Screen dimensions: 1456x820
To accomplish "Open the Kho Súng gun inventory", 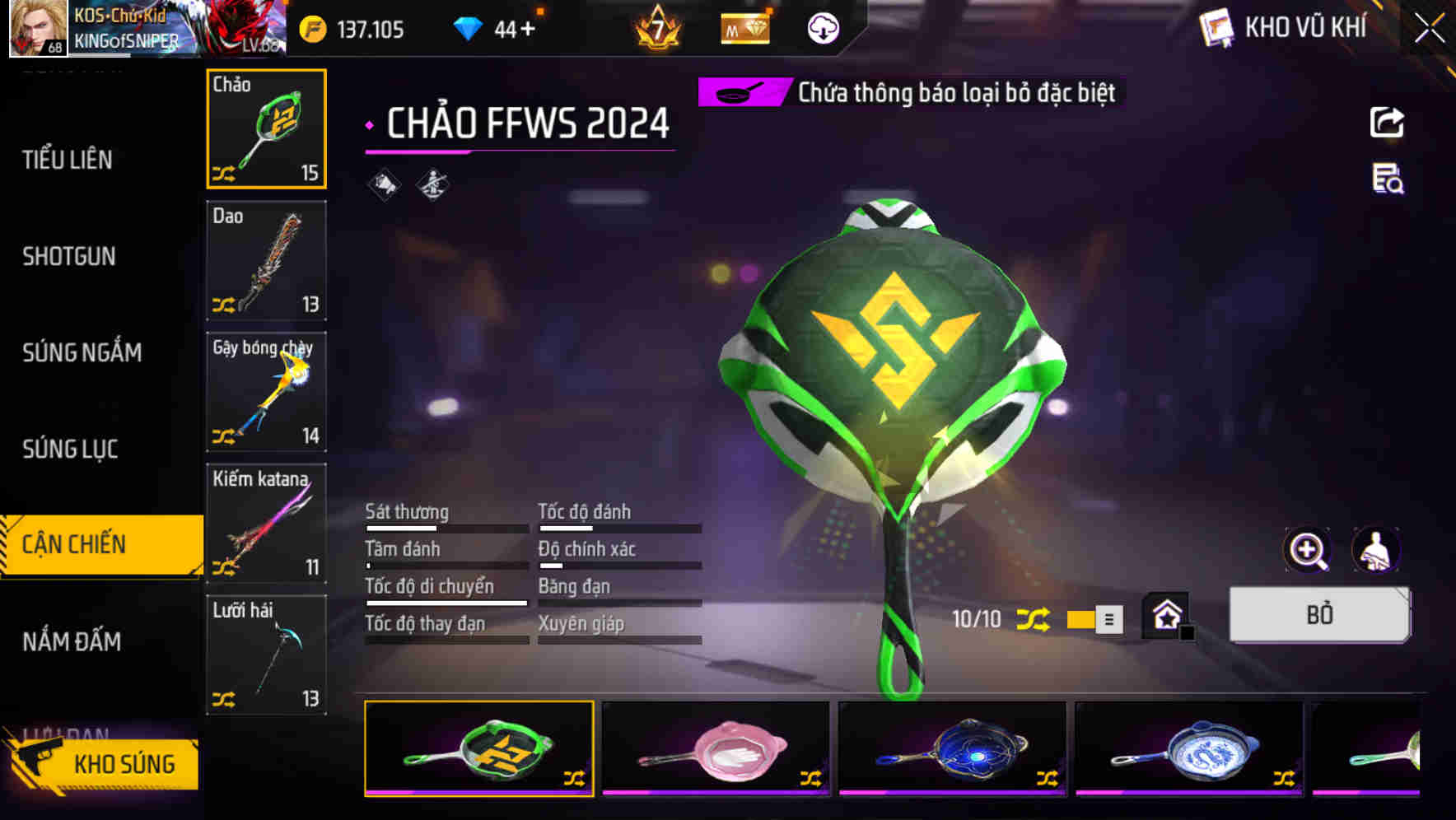I will 124,764.
